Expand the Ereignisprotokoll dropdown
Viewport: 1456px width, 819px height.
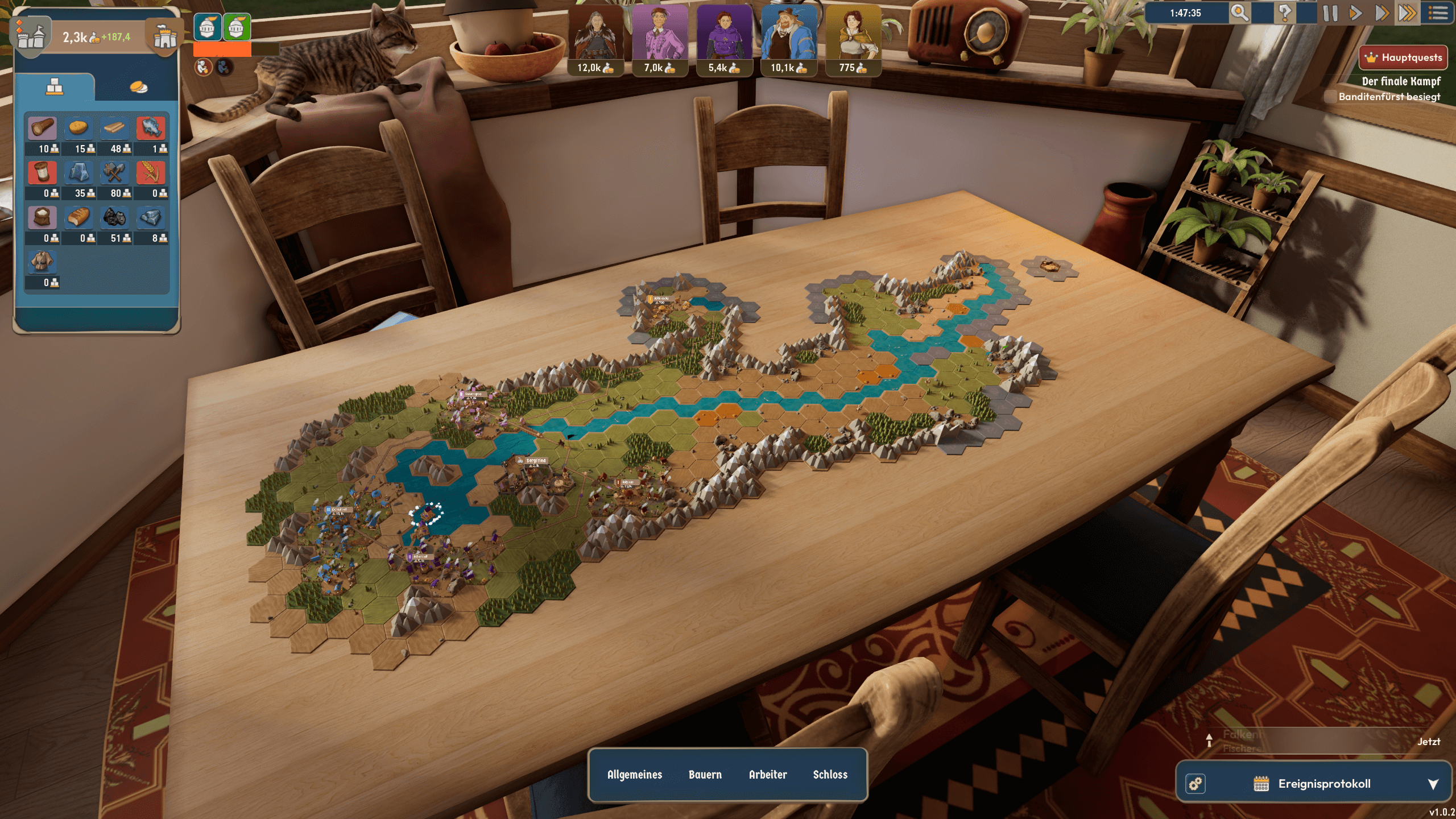pyautogui.click(x=1433, y=784)
